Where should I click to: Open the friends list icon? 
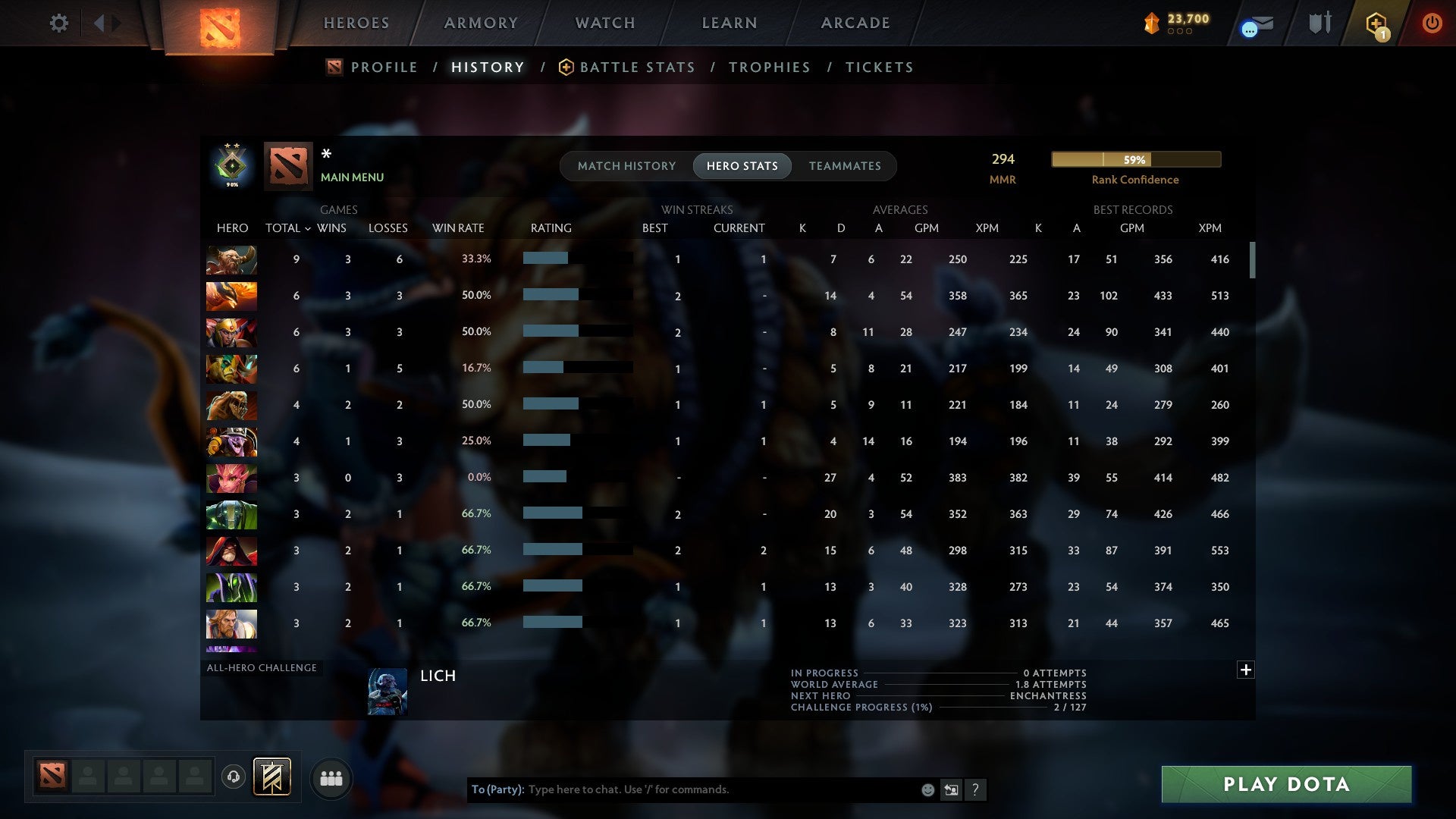331,778
